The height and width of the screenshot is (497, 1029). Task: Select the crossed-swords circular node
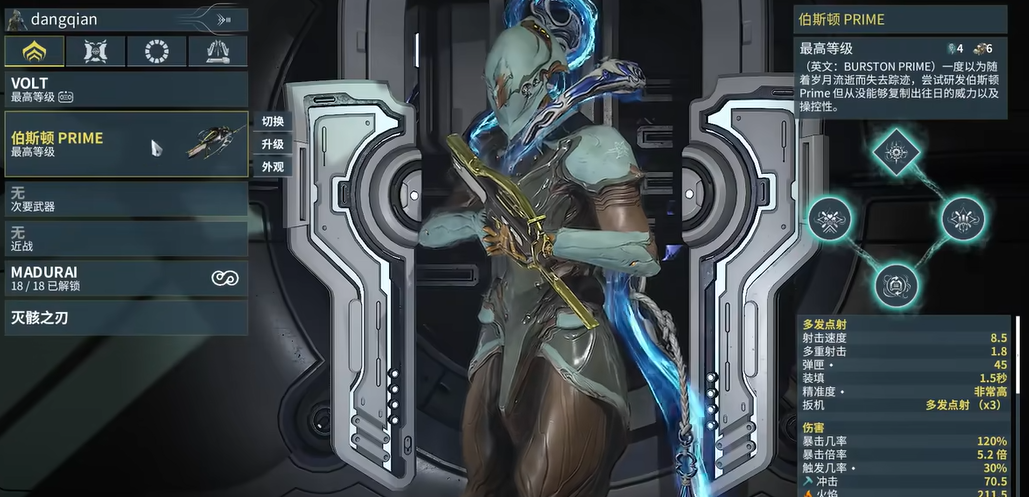pos(829,217)
